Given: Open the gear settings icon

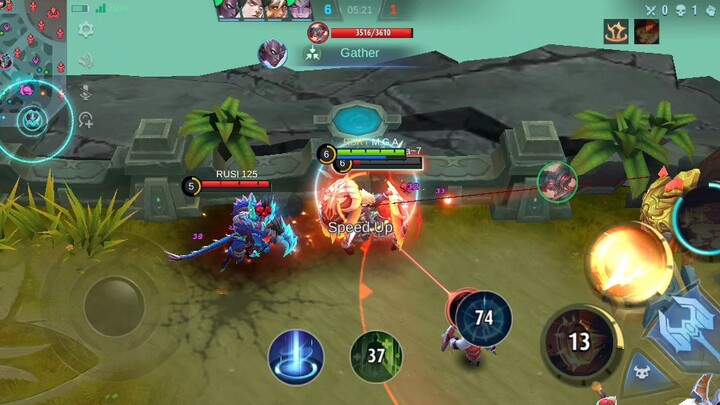Looking at the screenshot, I should click(x=86, y=31).
